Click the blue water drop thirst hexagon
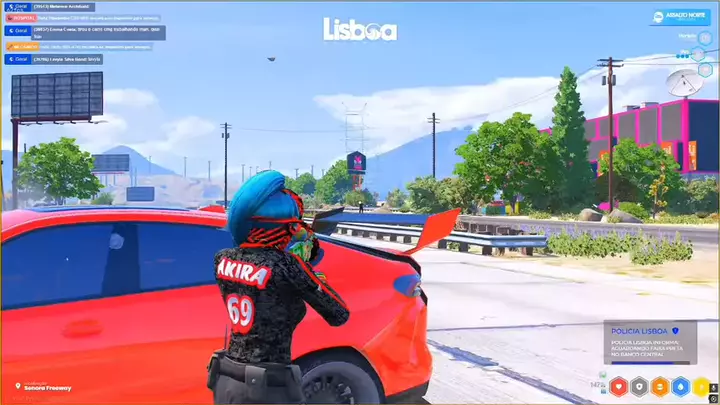 (680, 385)
